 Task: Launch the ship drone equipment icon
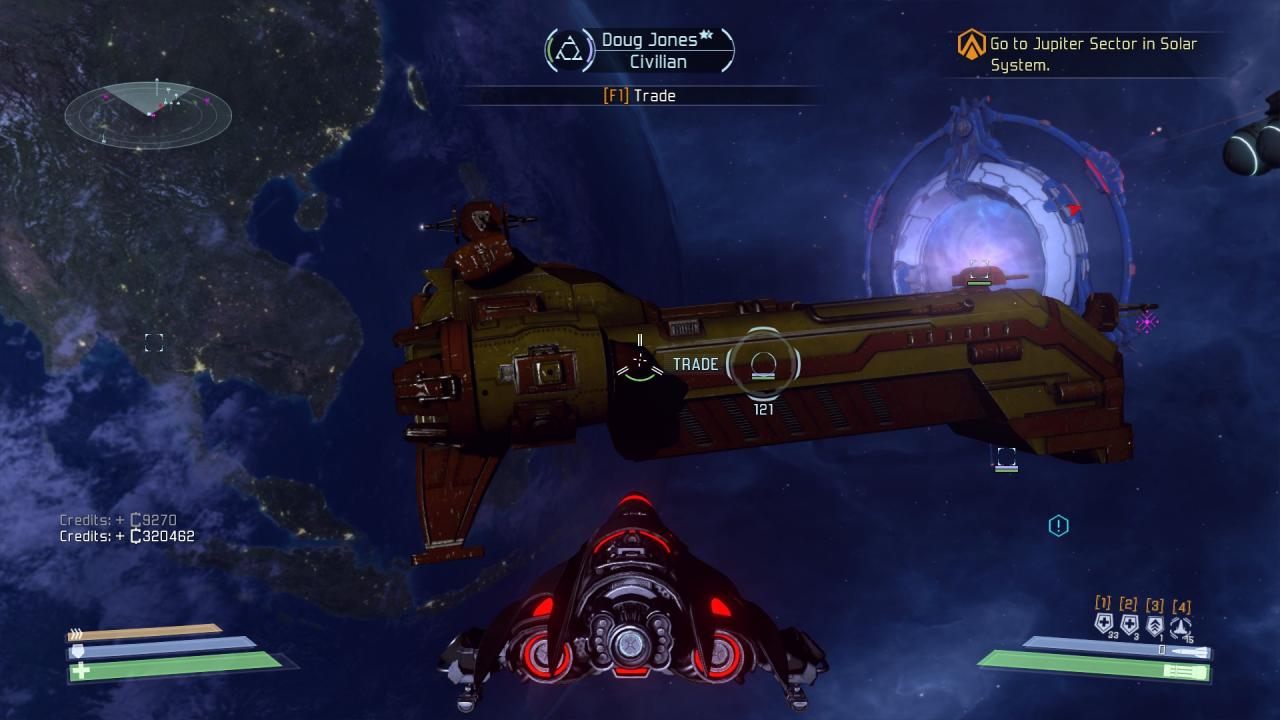(x=1181, y=626)
